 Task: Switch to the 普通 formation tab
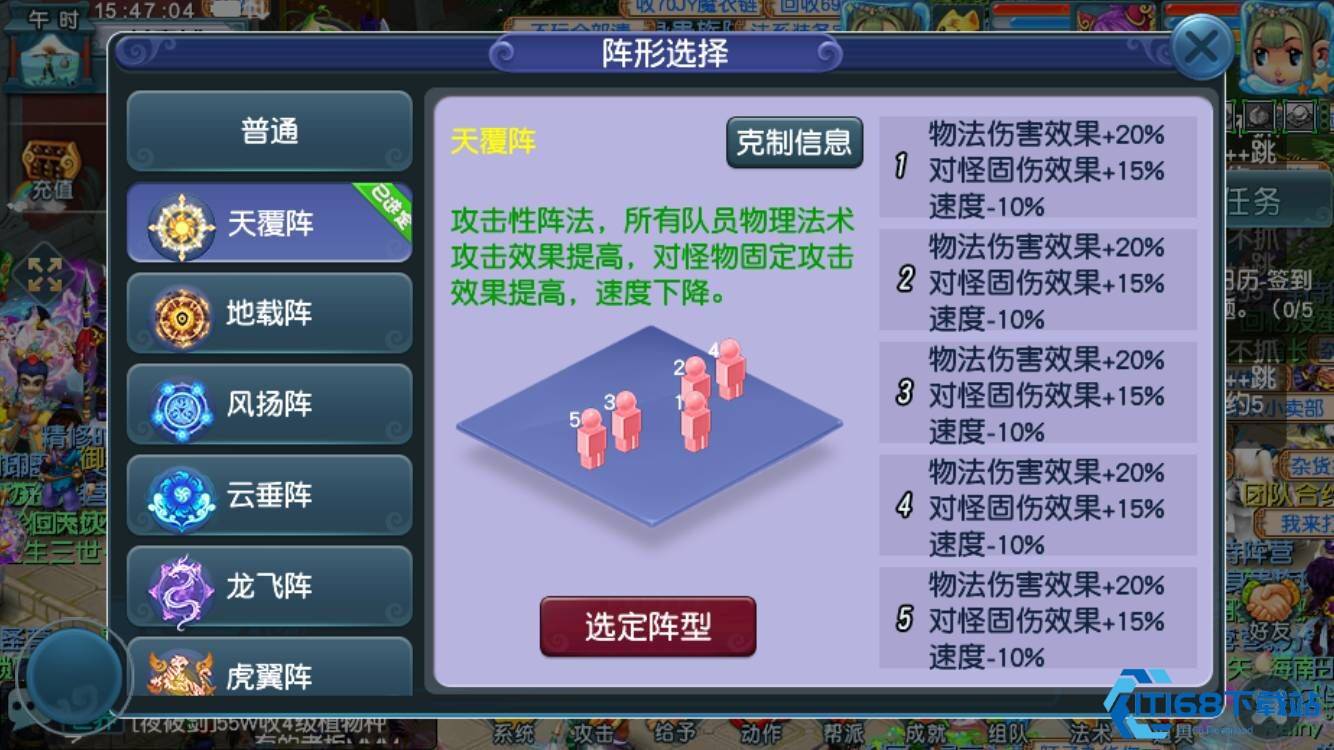point(268,132)
